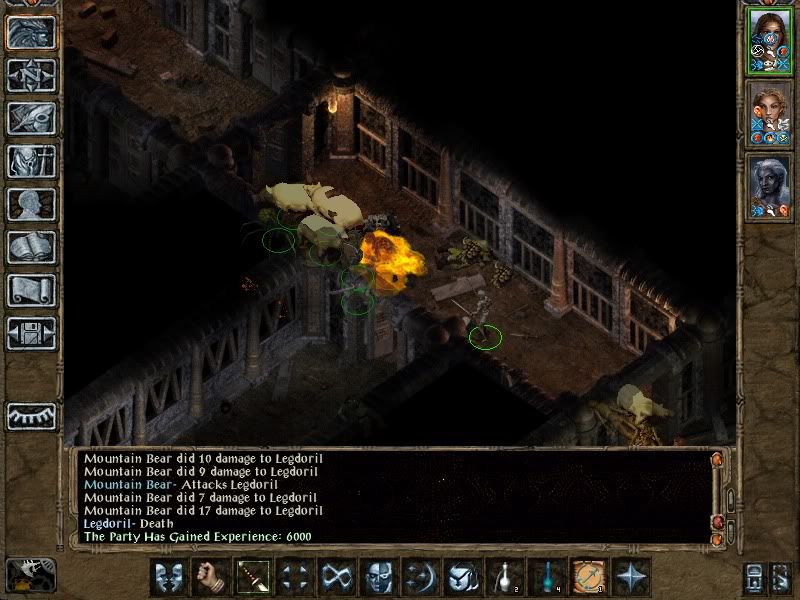Screen dimensions: 800x600
Task: Select the pale blue-skinned character portrait
Action: click(769, 187)
